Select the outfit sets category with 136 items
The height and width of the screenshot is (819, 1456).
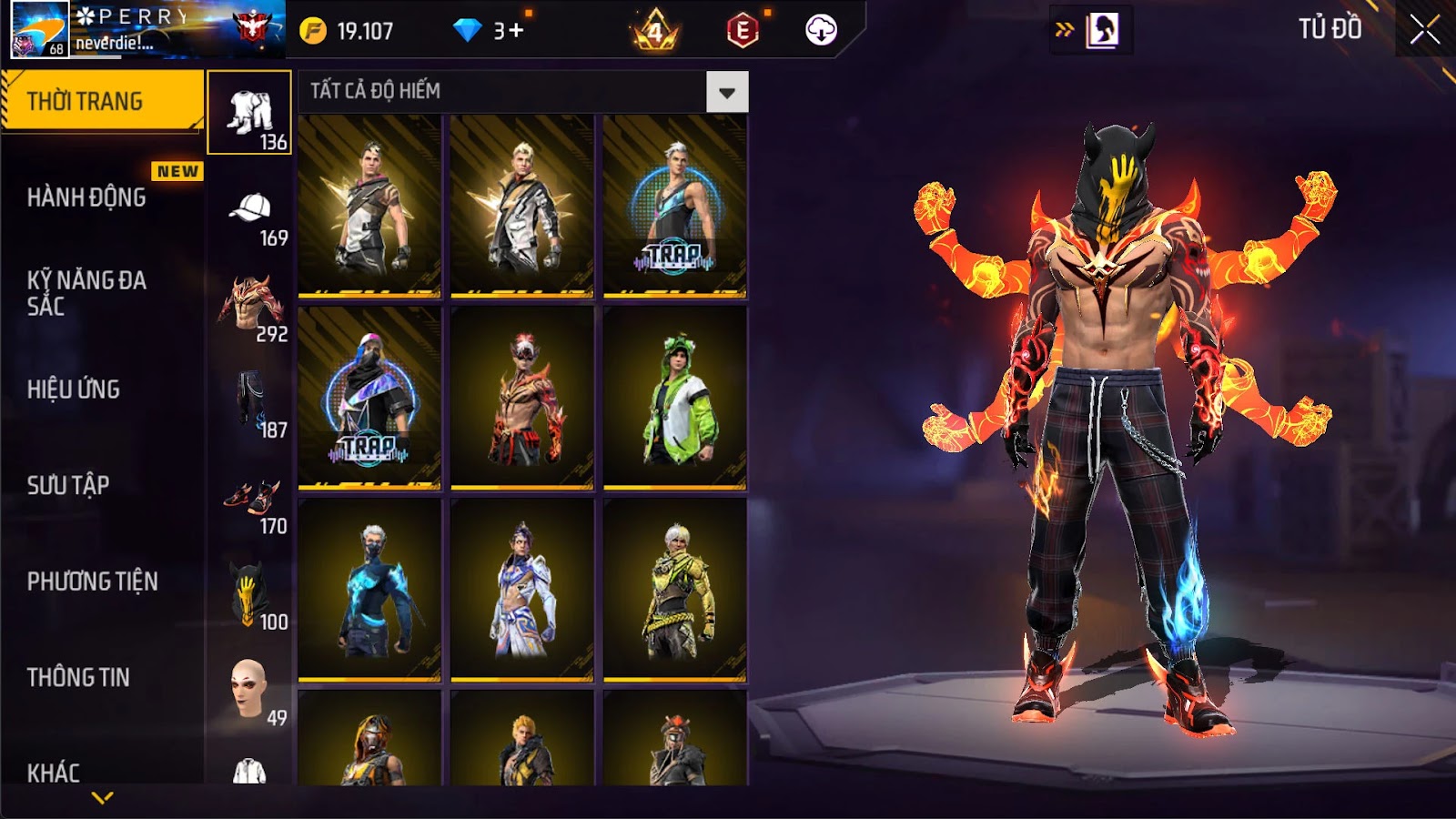click(x=249, y=113)
